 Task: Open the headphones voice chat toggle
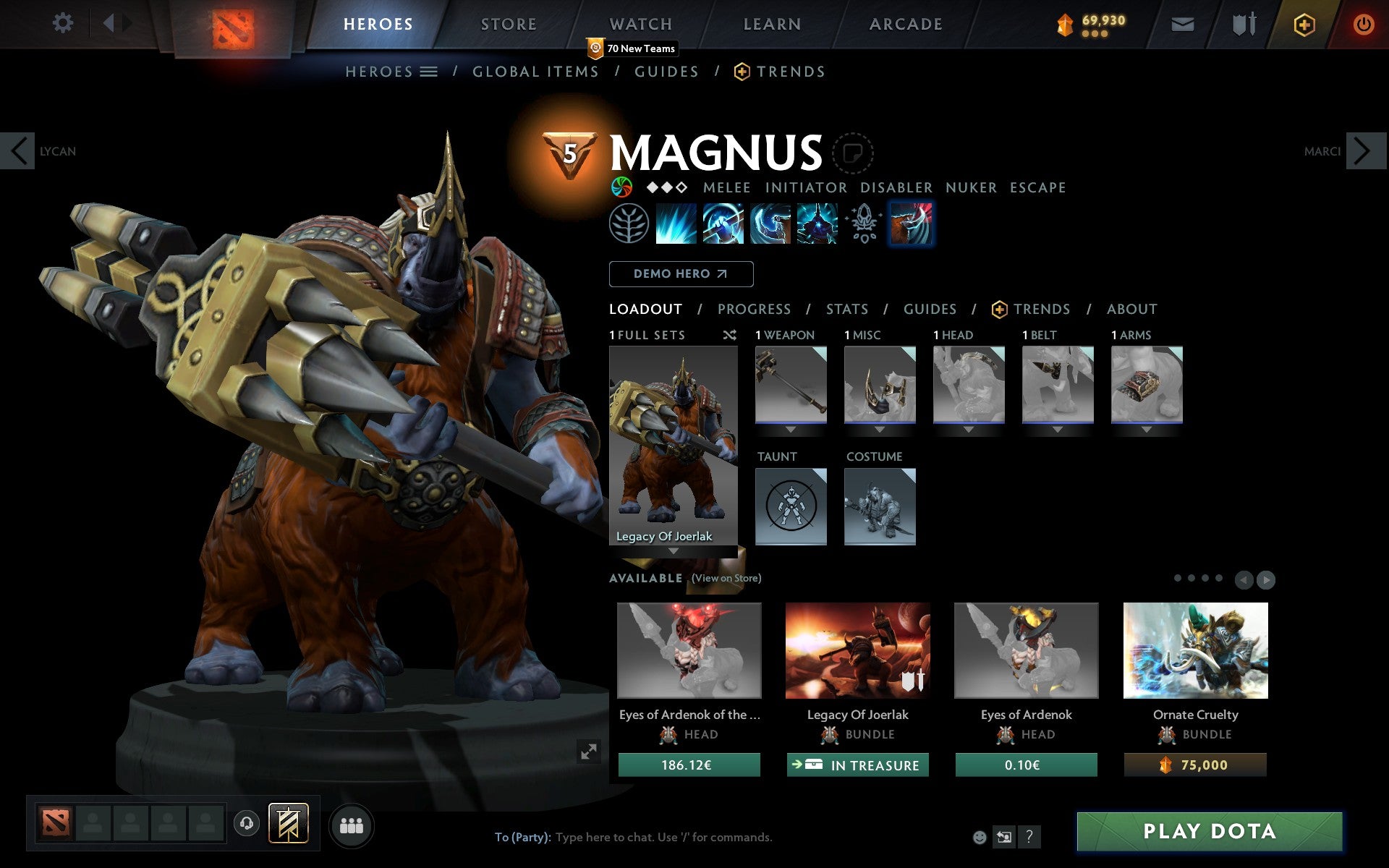coord(247,822)
